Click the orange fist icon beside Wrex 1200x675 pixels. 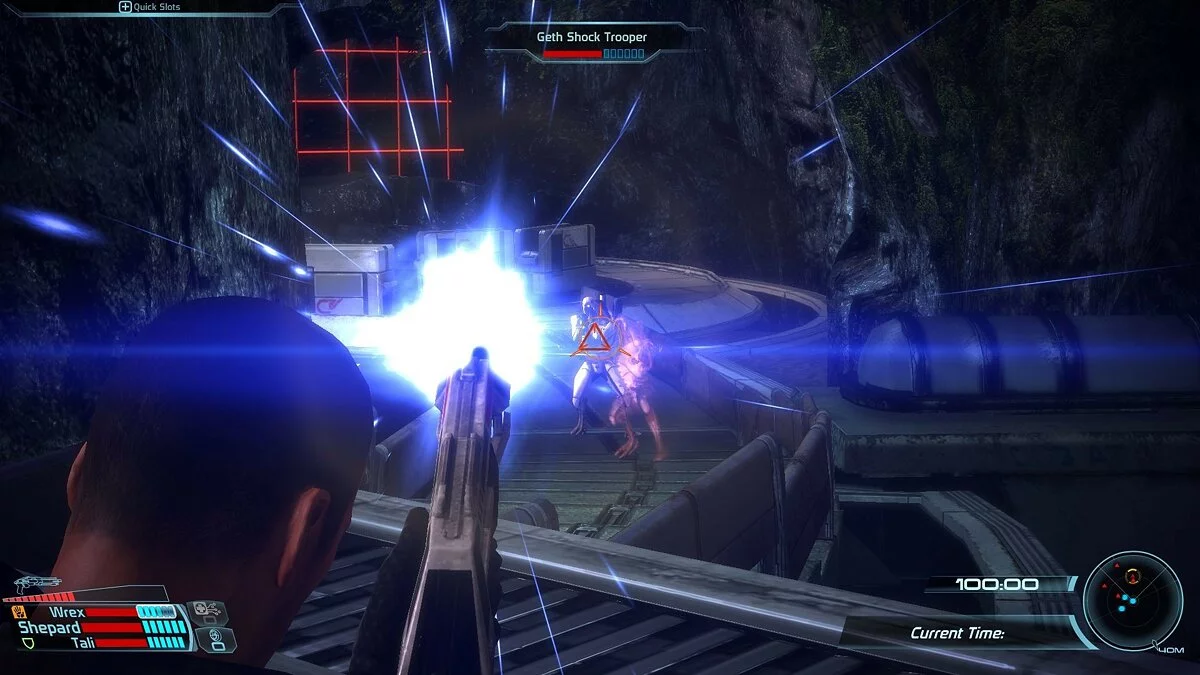(19, 611)
